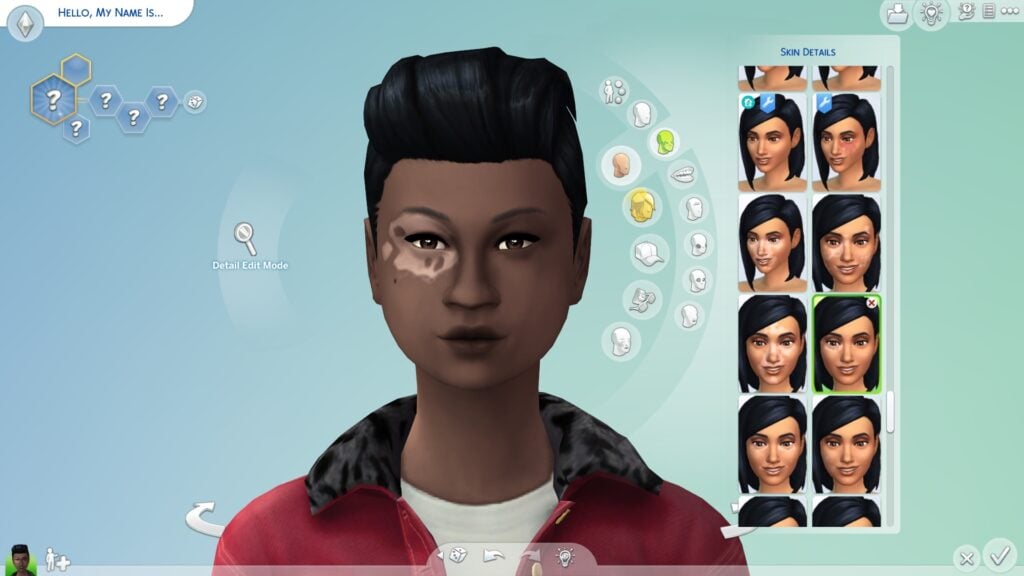Select the teeth category icon
This screenshot has height=576, width=1024.
pyautogui.click(x=682, y=174)
